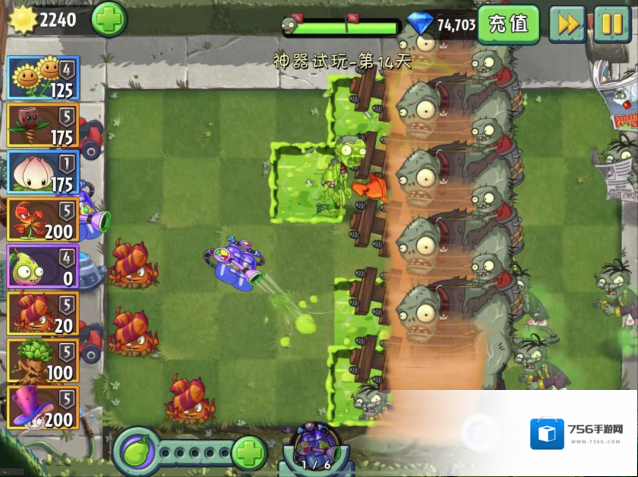
Task: Select the 20-cost red crab seed packet
Action: click(44, 314)
